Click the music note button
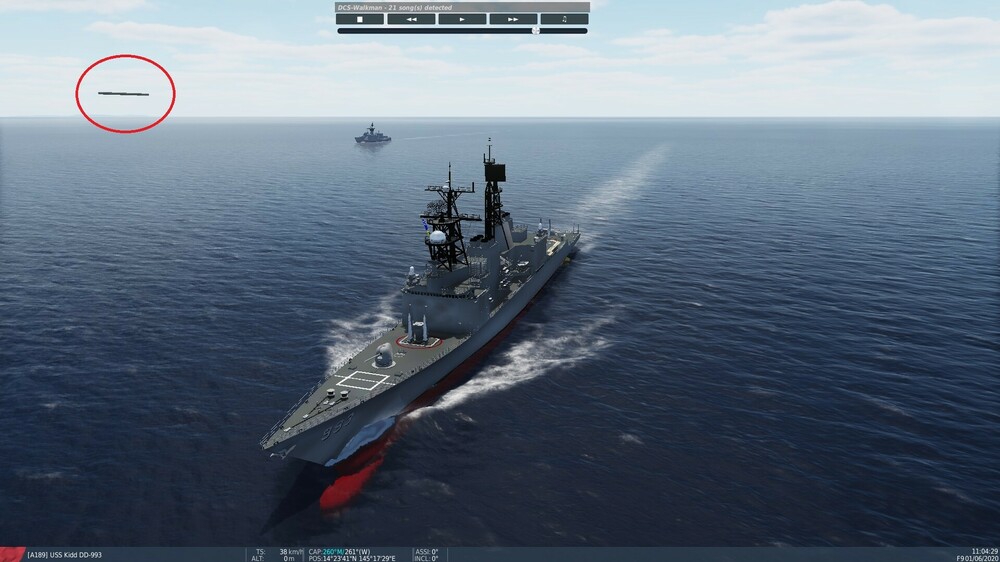Image resolution: width=1000 pixels, height=562 pixels. 564,19
